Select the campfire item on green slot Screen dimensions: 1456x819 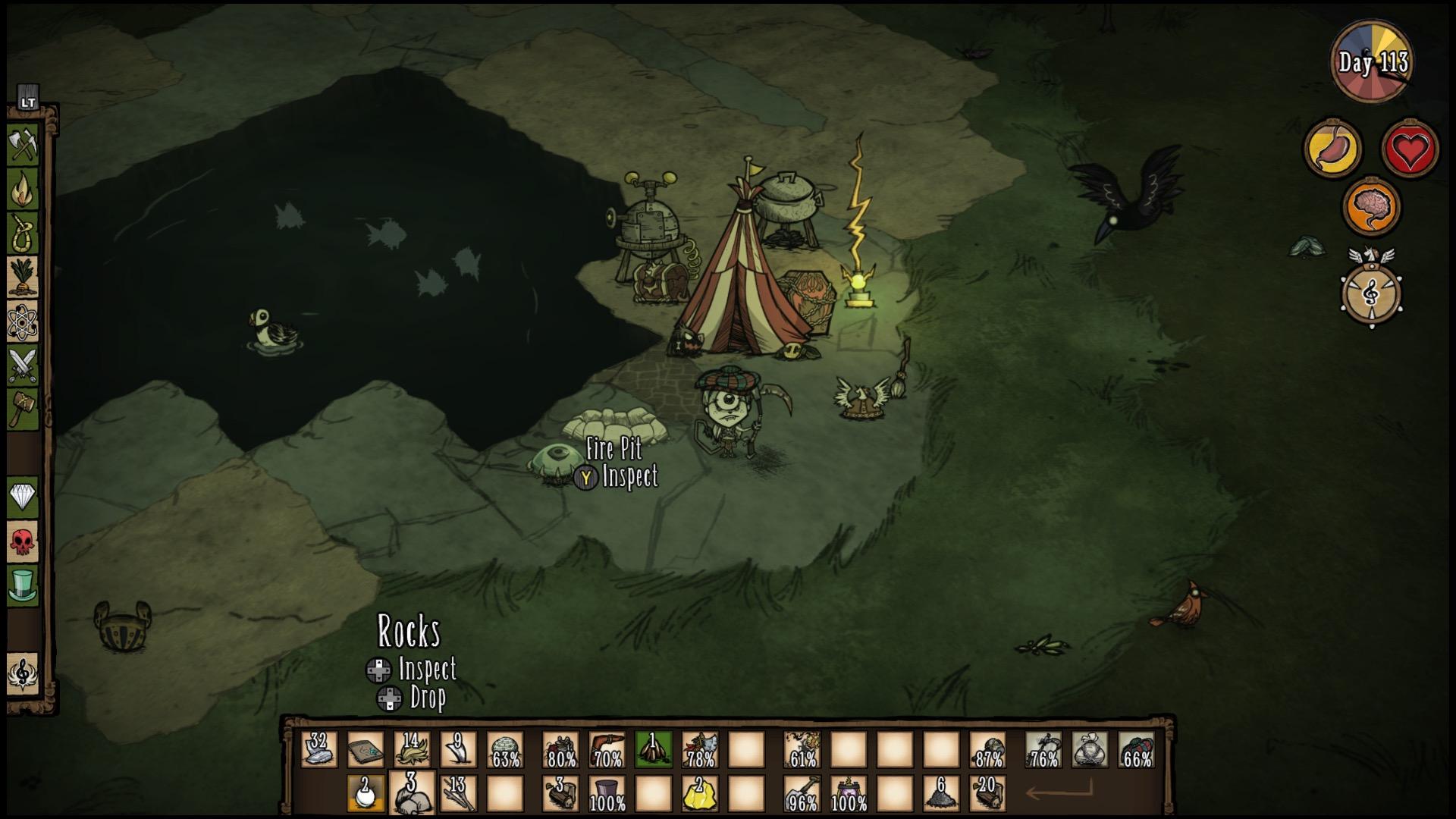[653, 749]
